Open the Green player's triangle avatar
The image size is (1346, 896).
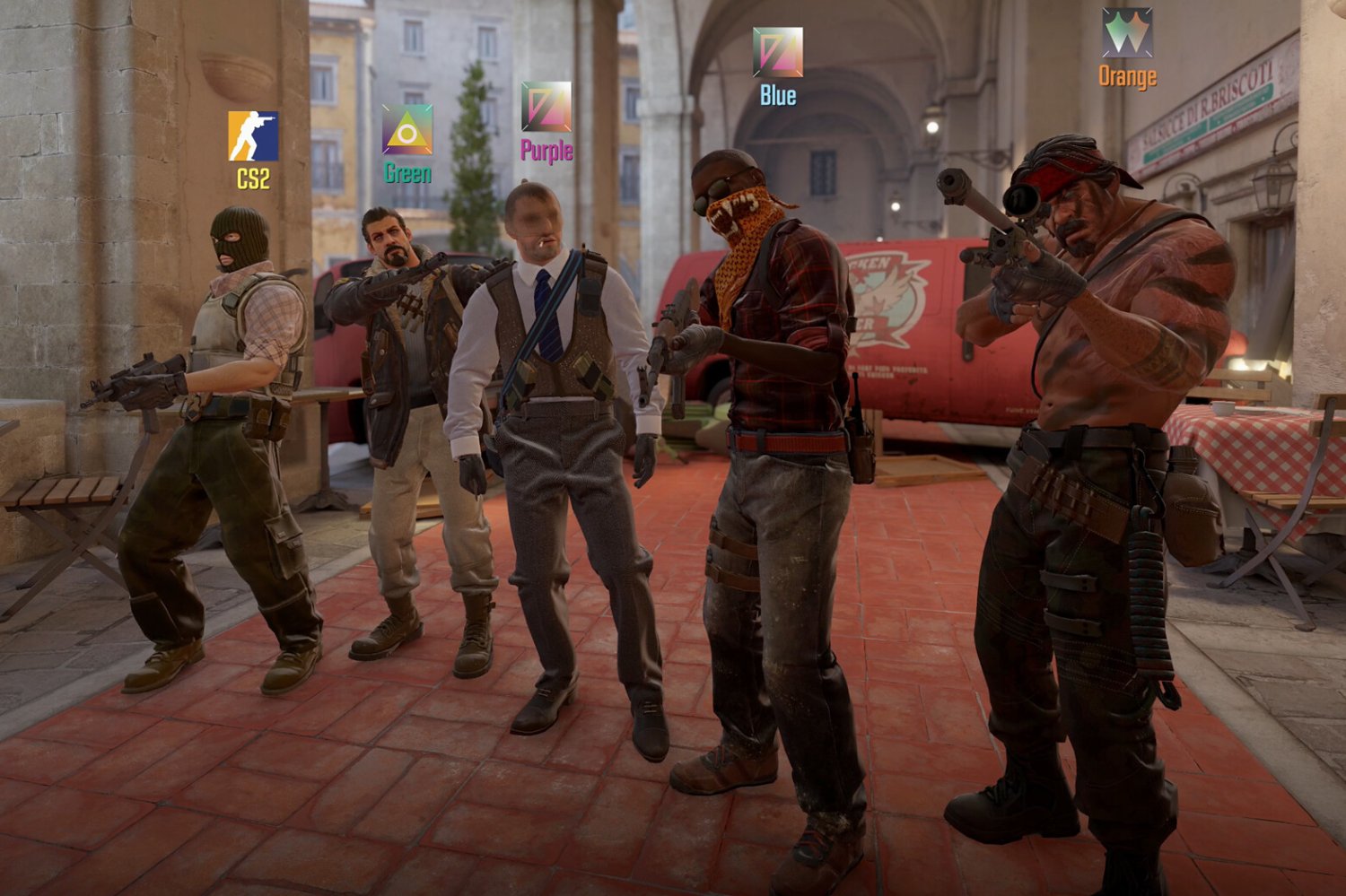click(x=407, y=130)
